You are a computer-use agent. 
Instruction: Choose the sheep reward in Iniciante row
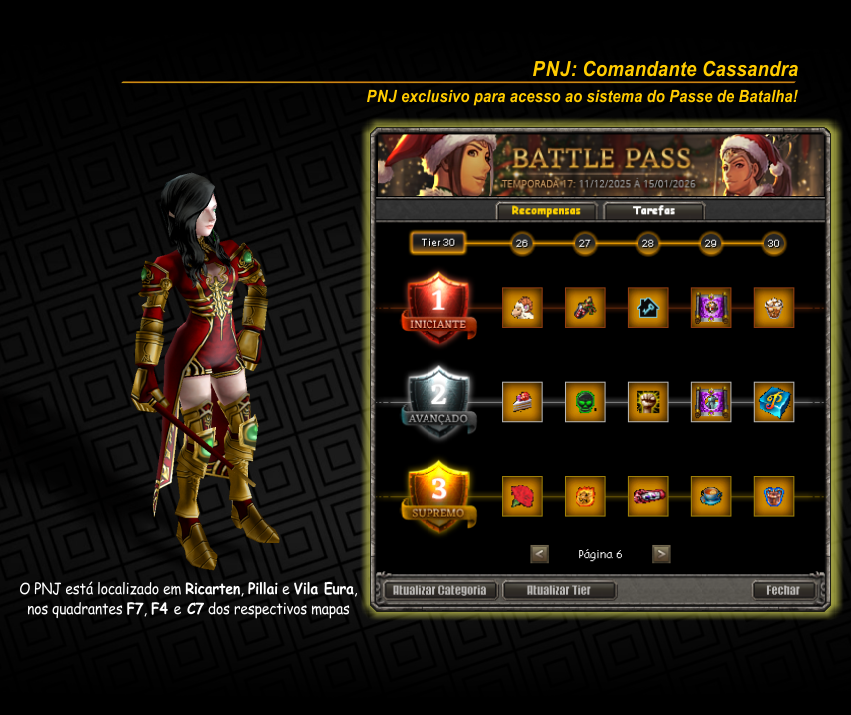click(x=522, y=308)
